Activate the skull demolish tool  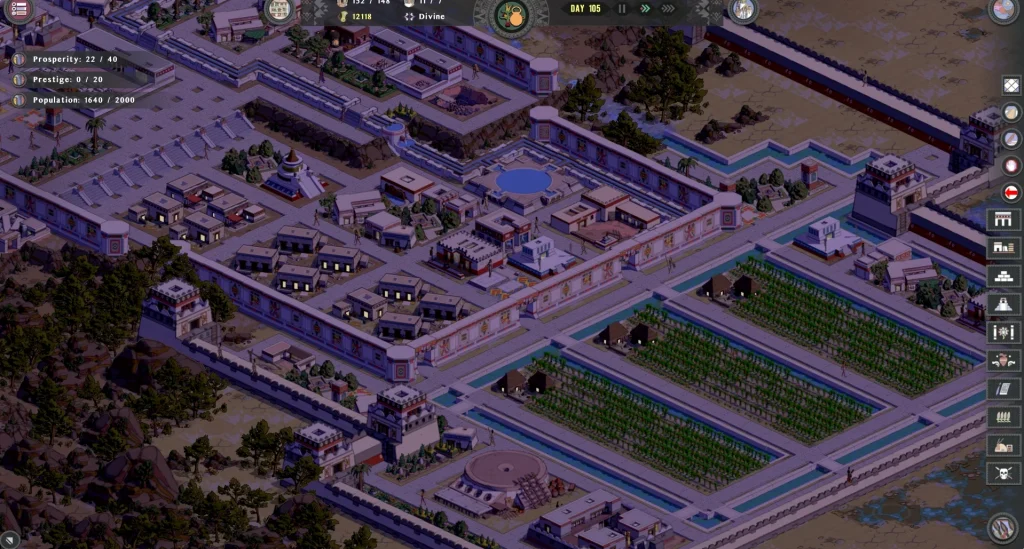click(1003, 473)
